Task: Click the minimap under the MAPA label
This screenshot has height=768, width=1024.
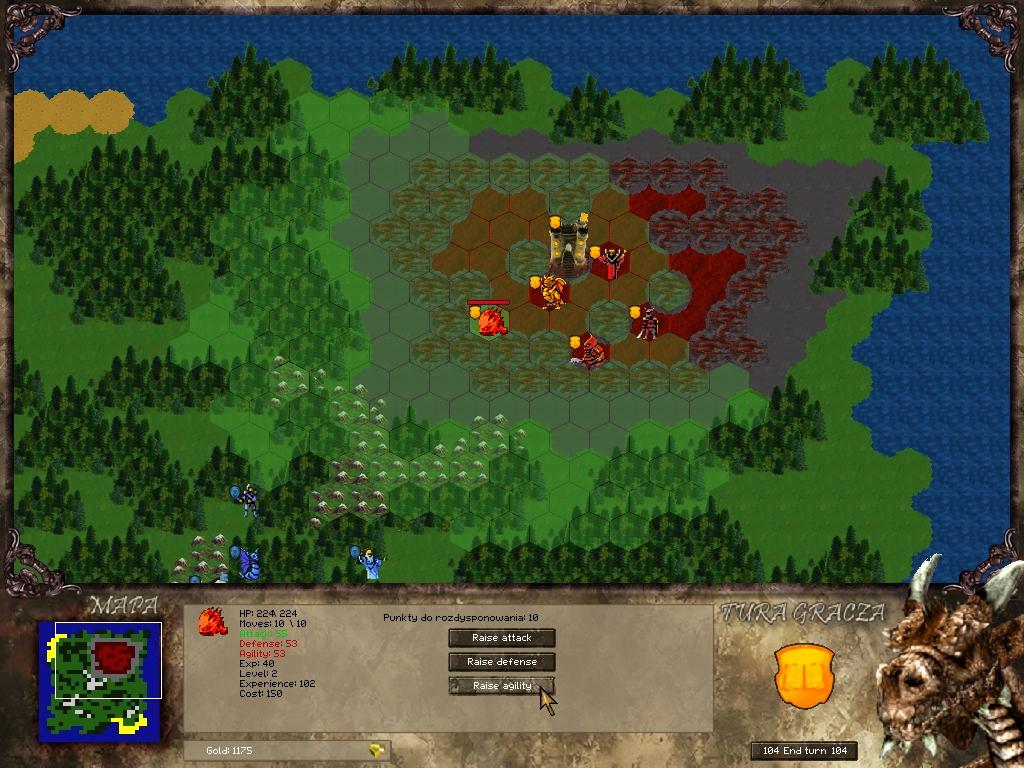Action: pos(100,681)
